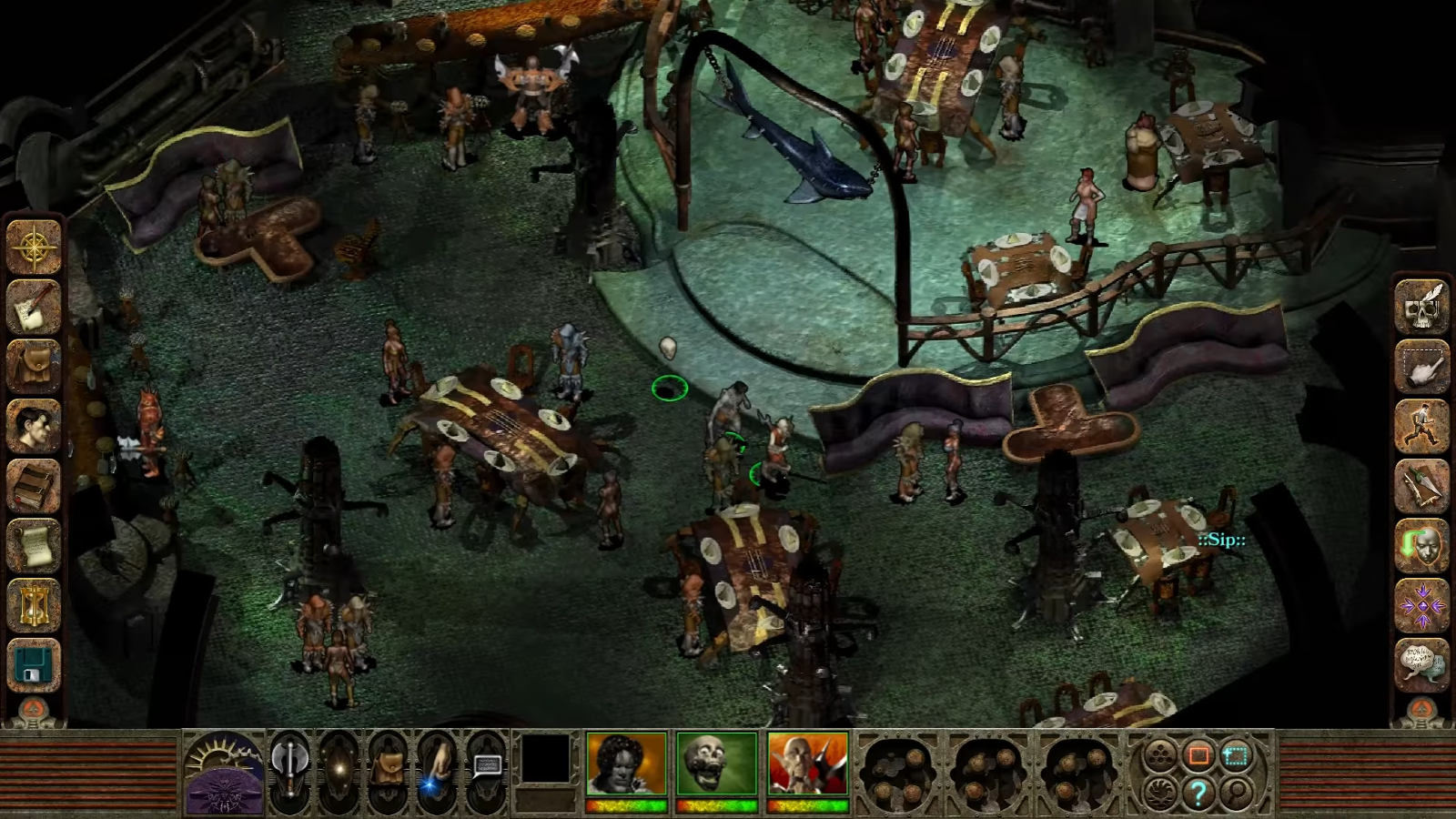Click the skull with feather icon

pyautogui.click(x=1421, y=307)
